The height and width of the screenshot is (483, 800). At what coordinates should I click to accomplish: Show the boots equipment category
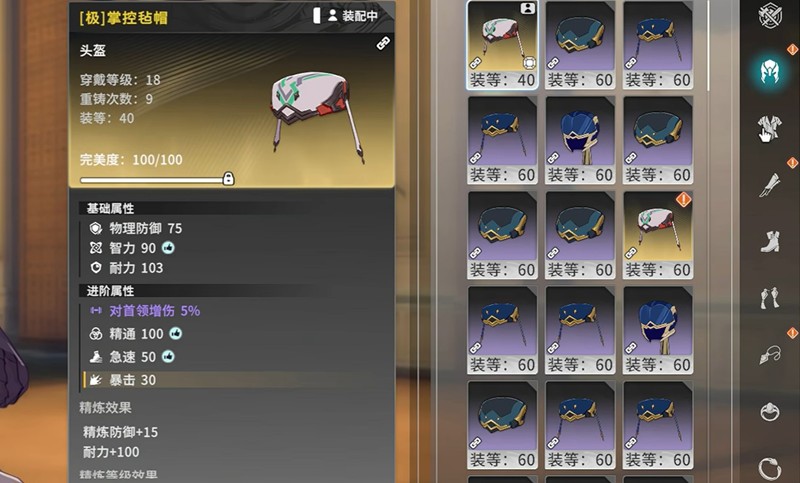tap(768, 242)
